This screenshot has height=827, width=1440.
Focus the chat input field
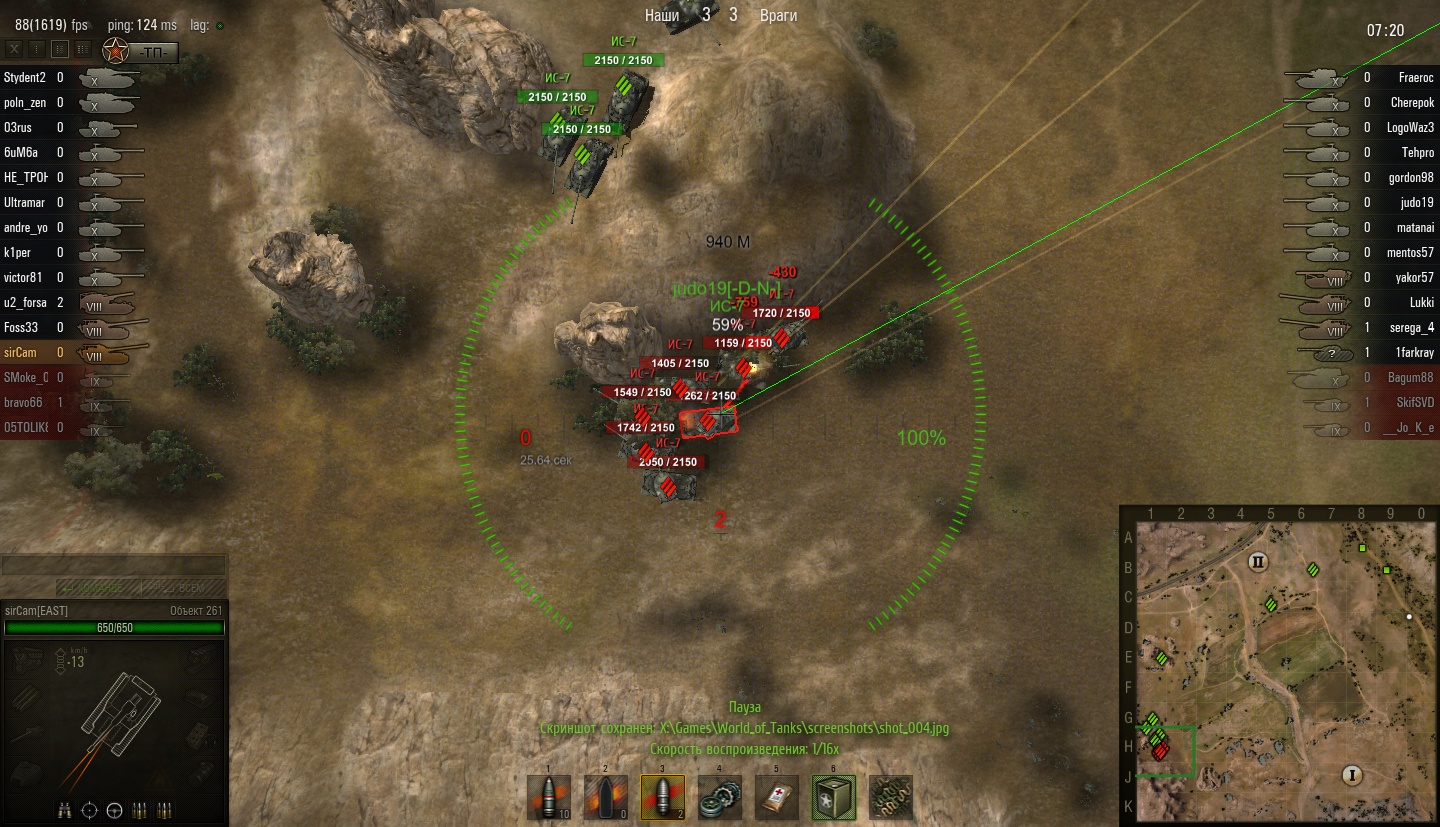(x=113, y=565)
